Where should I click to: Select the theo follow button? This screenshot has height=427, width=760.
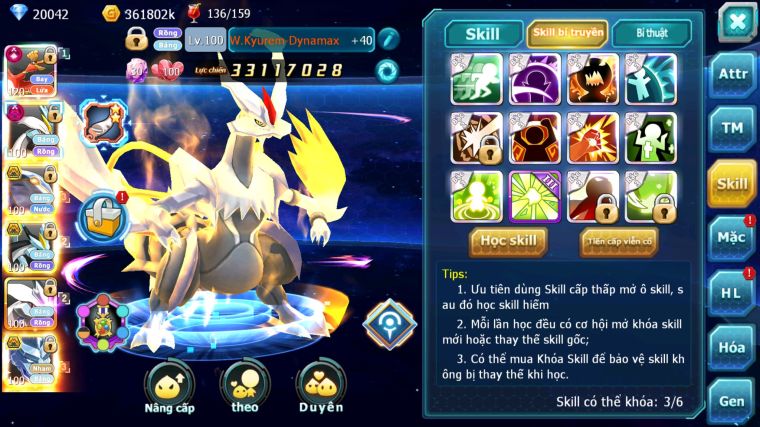(245, 387)
